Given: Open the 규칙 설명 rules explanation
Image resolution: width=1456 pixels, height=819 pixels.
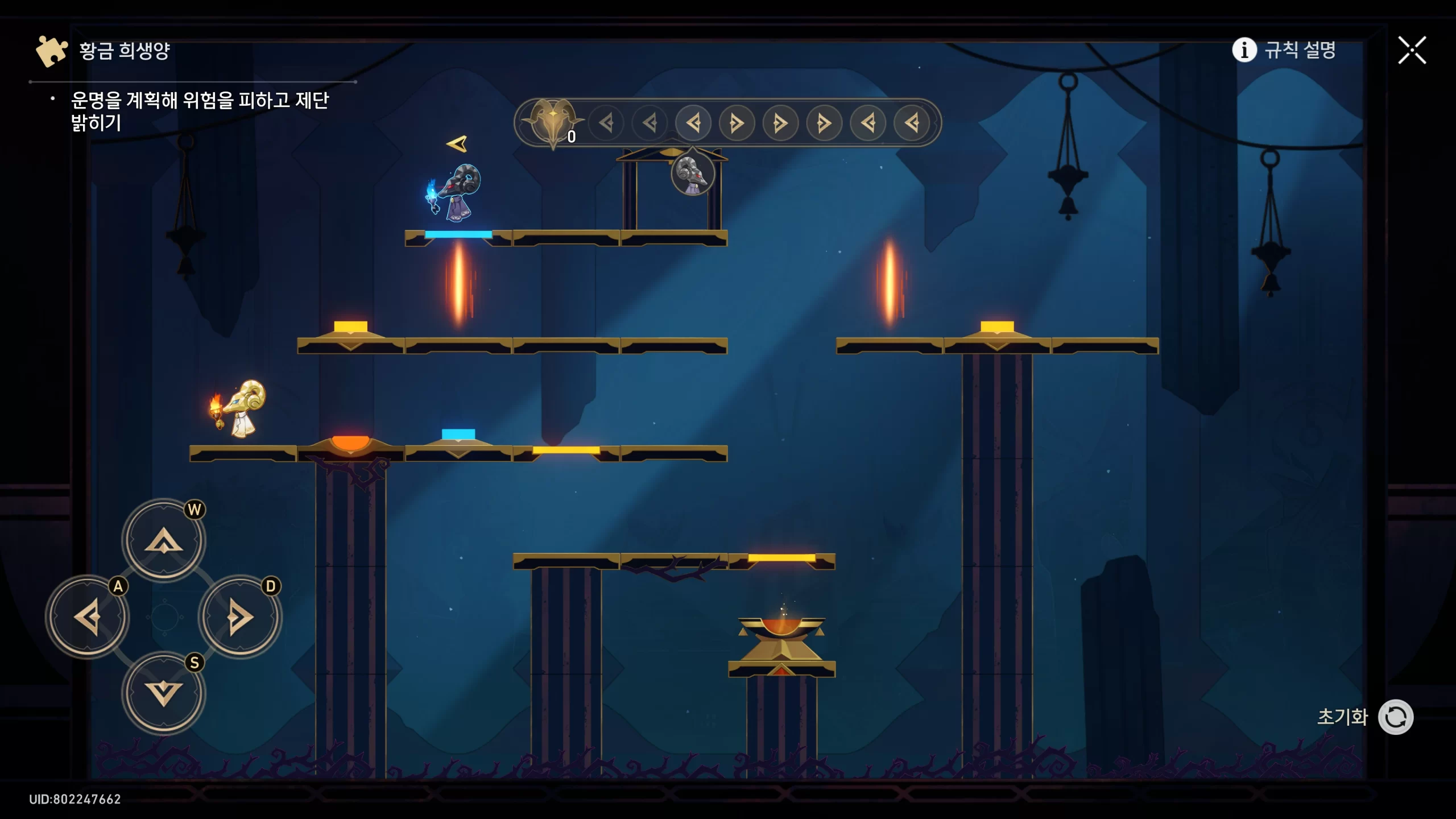Looking at the screenshot, I should (x=1284, y=50).
